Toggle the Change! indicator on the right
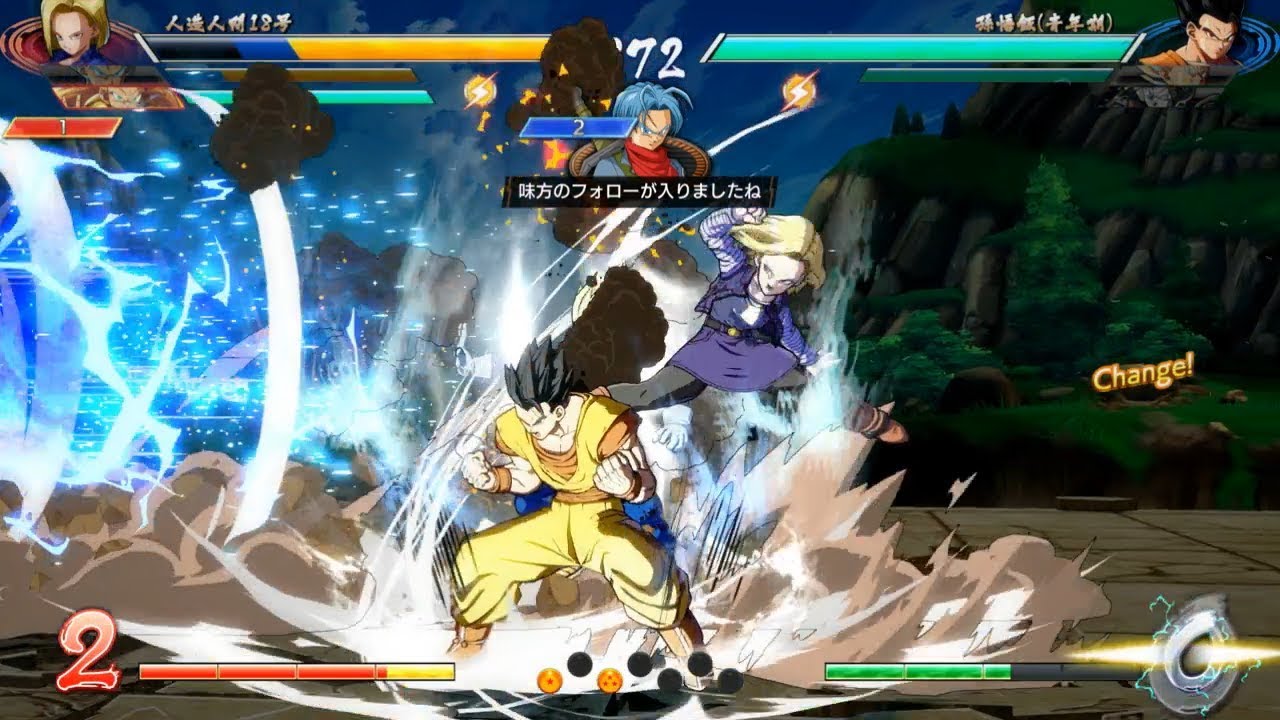Image resolution: width=1280 pixels, height=720 pixels. click(x=1143, y=377)
